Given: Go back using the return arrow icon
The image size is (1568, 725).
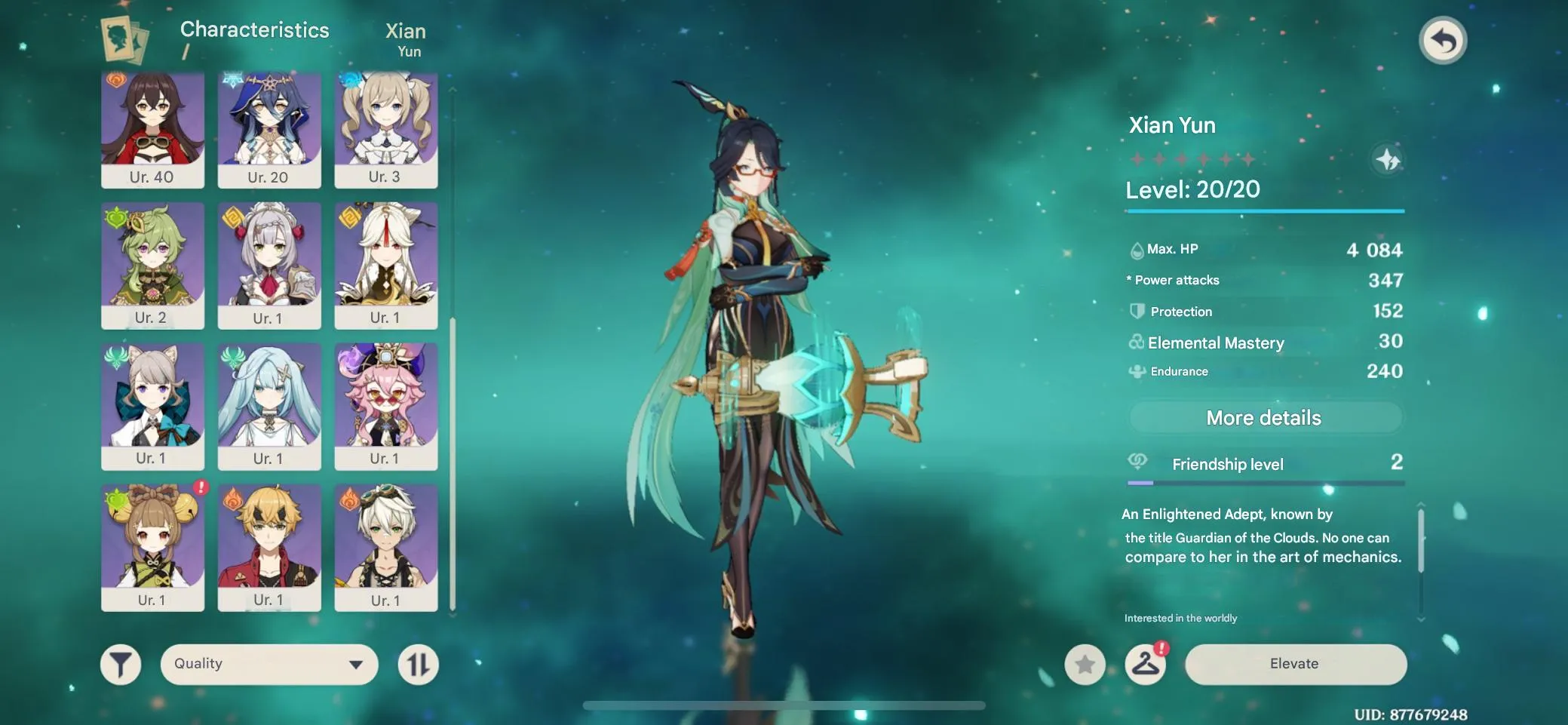Looking at the screenshot, I should 1444,39.
